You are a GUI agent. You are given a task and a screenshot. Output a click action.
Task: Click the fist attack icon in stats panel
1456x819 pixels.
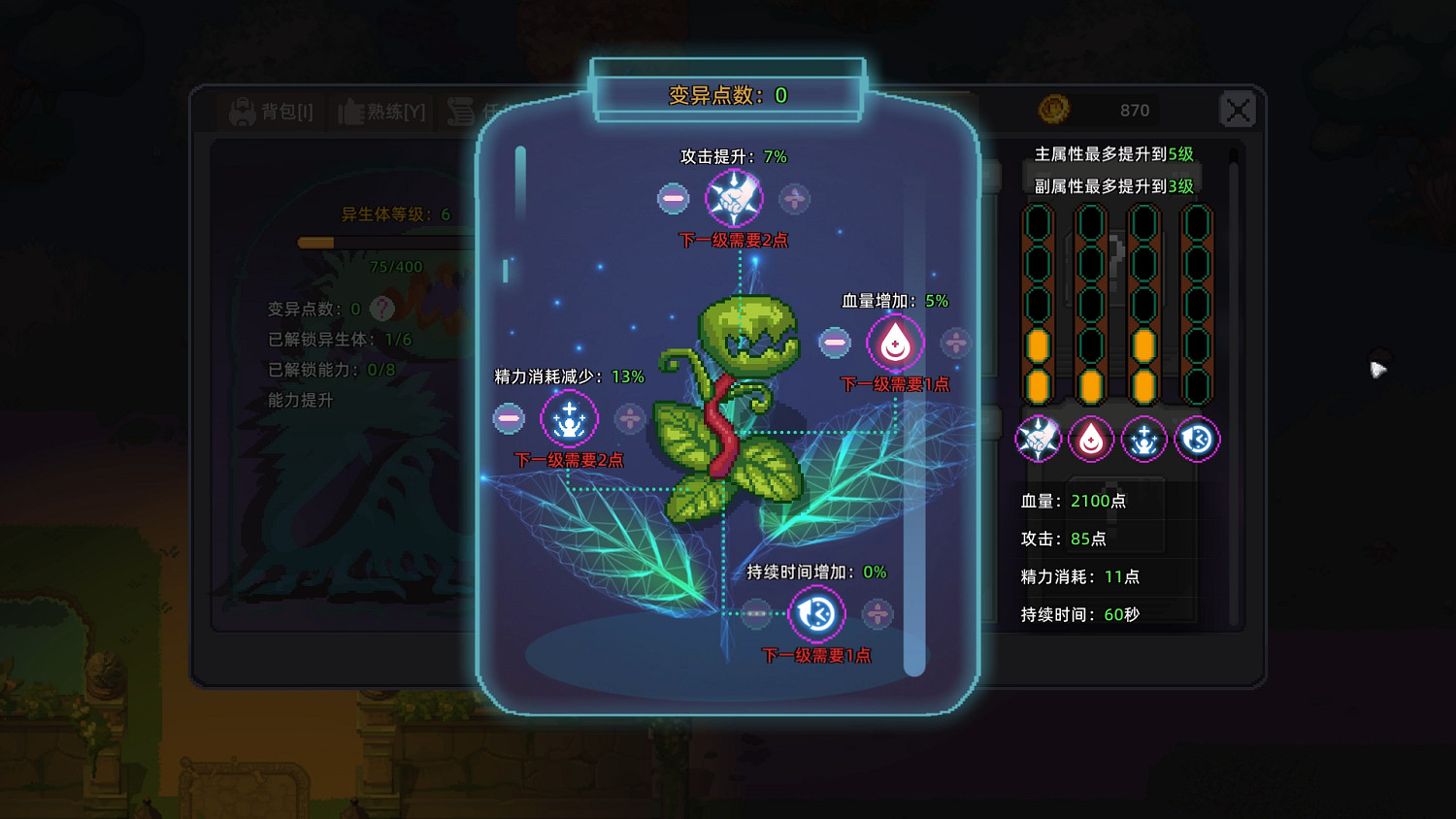(x=1038, y=439)
